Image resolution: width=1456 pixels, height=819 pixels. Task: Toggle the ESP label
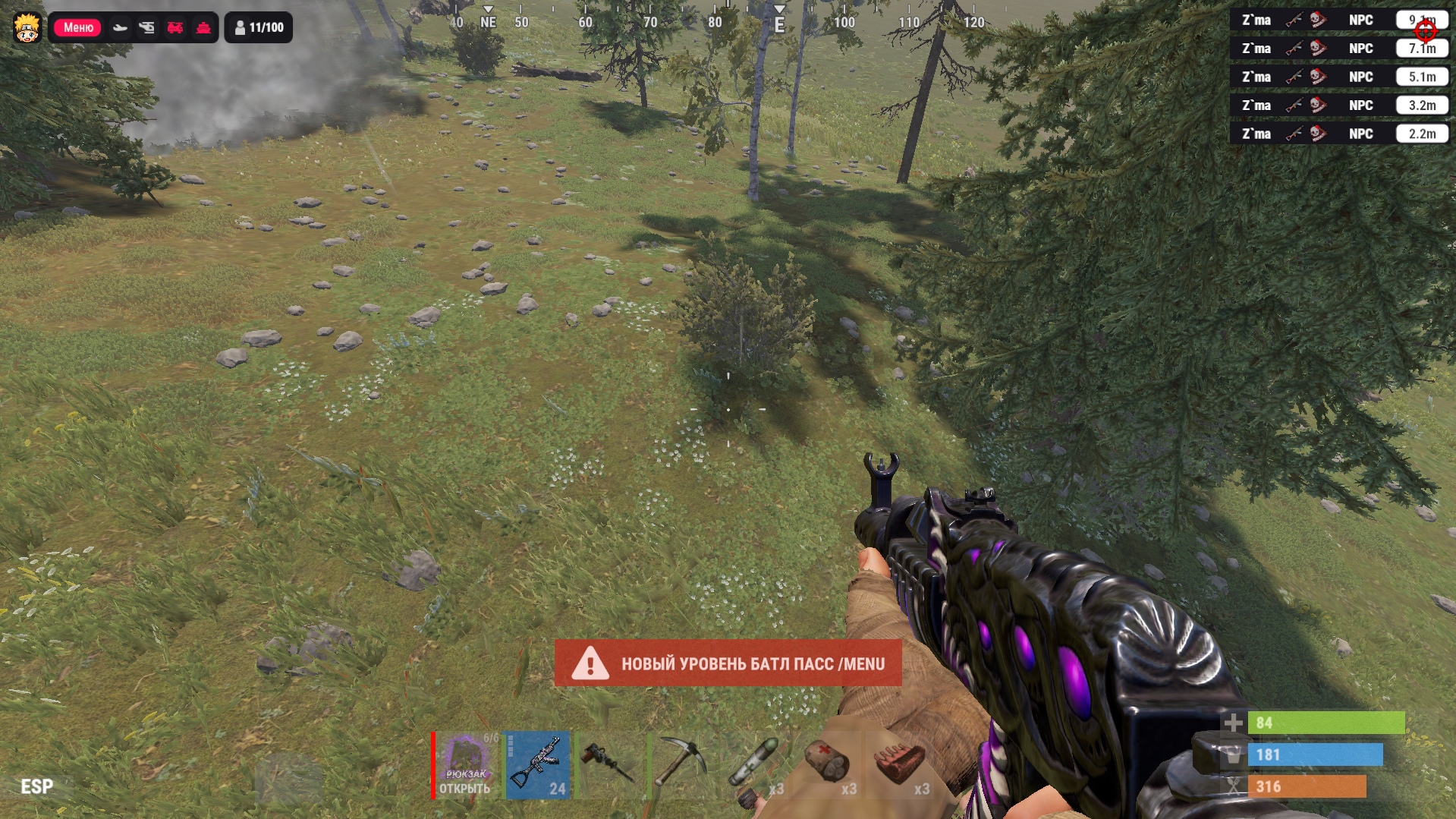36,786
